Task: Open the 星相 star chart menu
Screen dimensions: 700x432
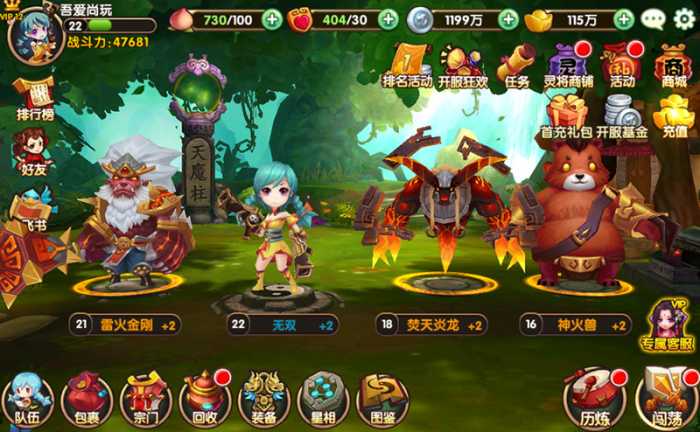Action: (x=323, y=399)
